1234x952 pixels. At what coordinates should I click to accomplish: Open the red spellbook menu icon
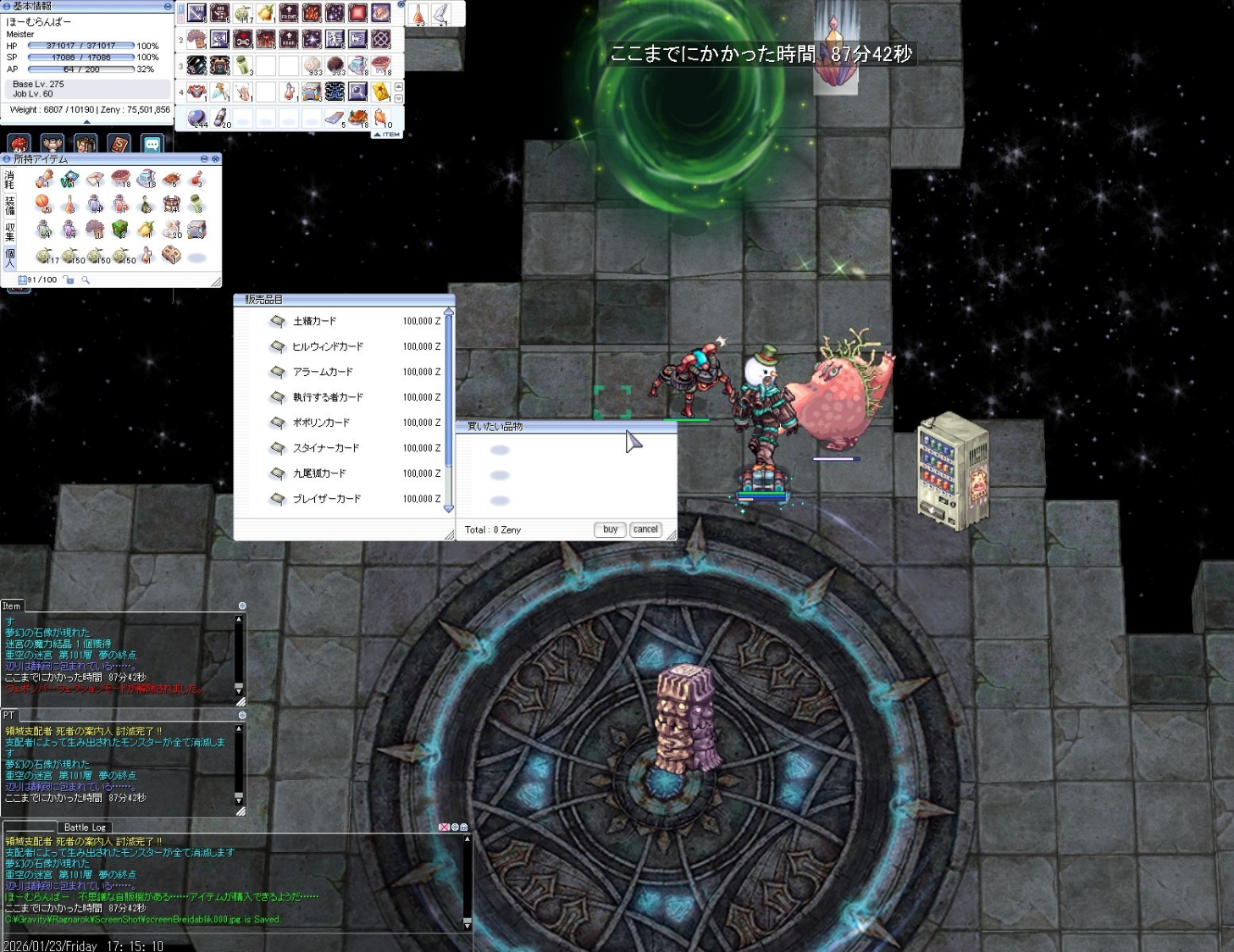point(119,145)
